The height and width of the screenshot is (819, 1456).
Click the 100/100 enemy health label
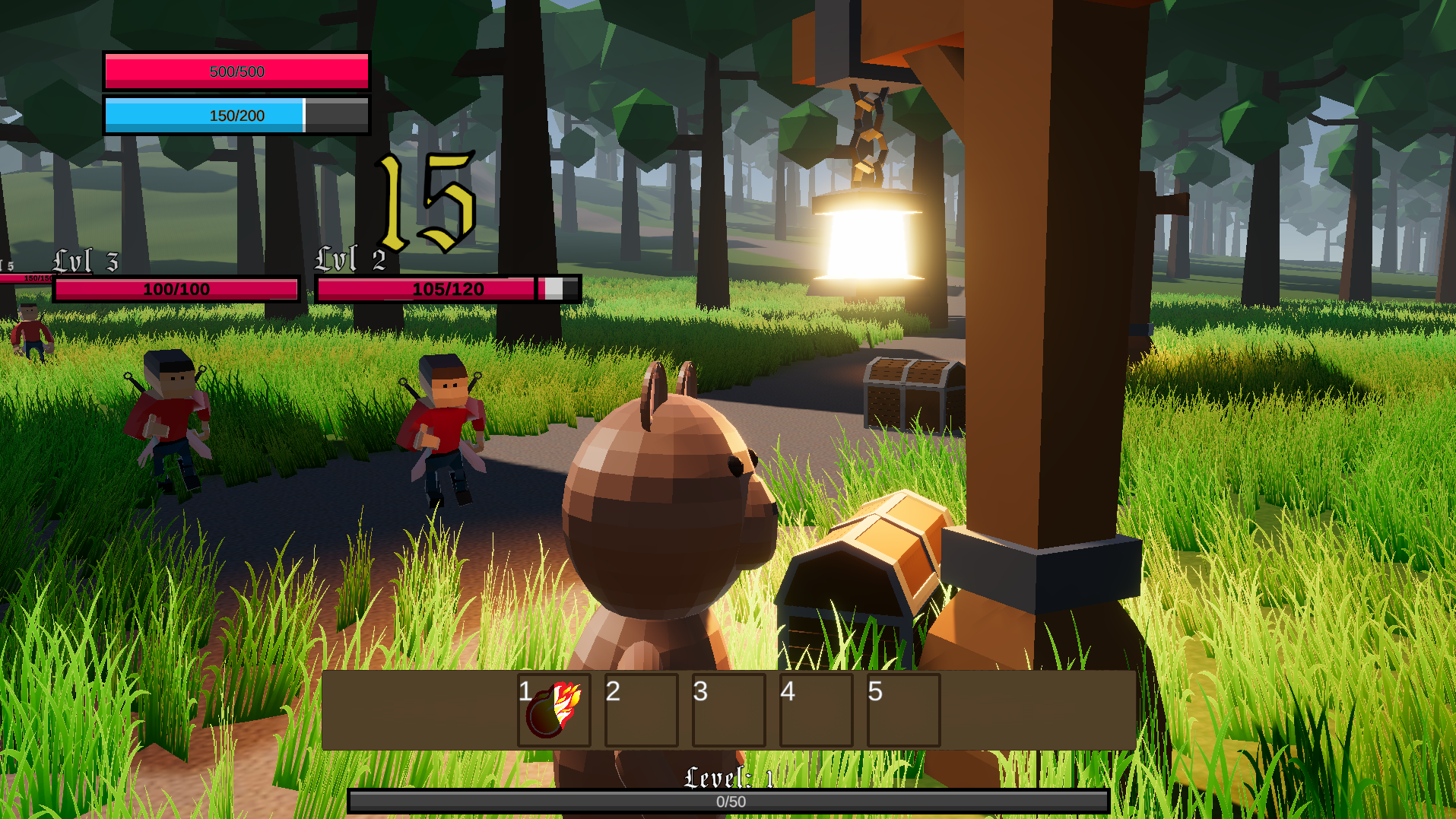176,289
